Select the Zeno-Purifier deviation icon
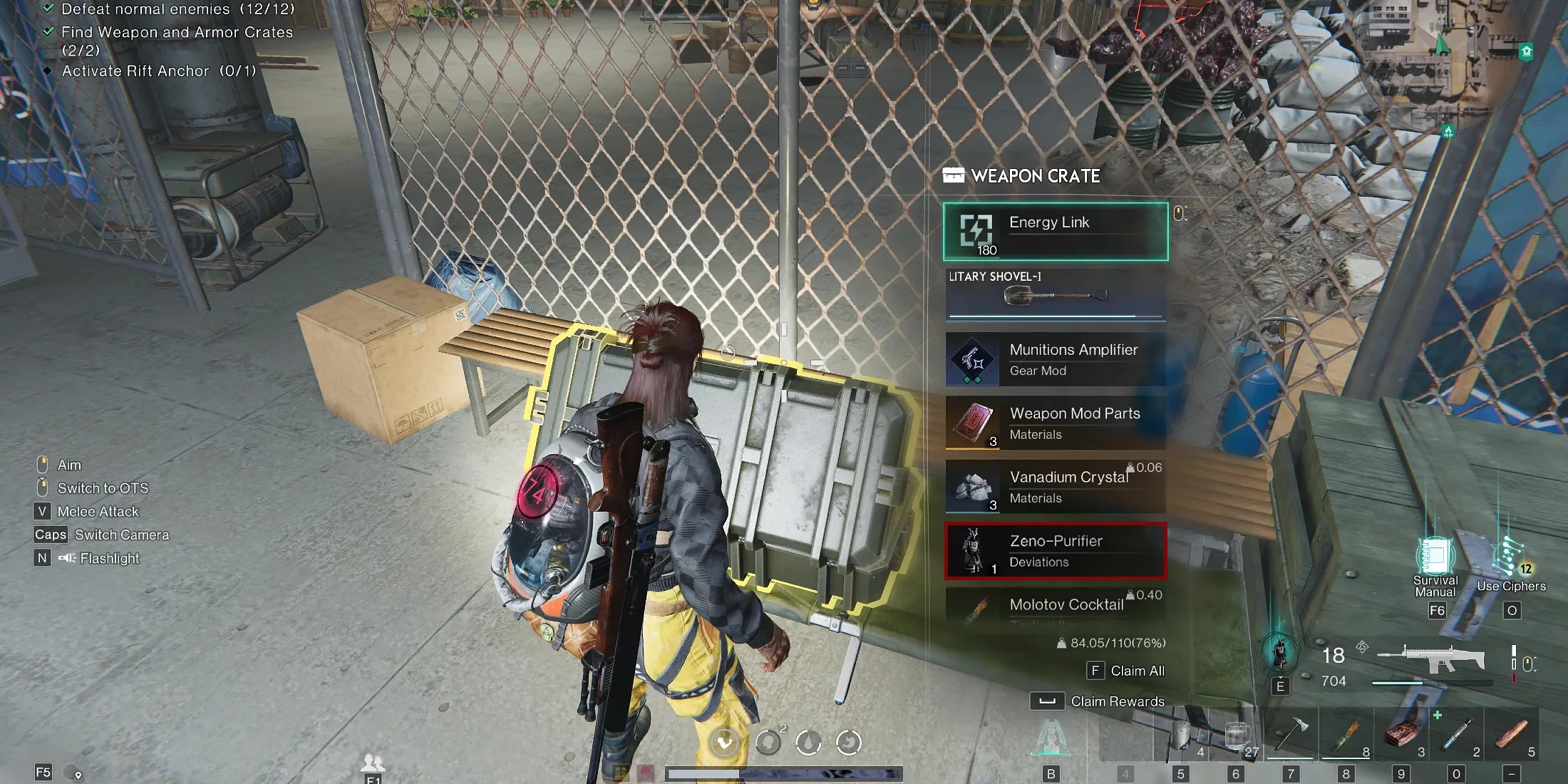Viewport: 1568px width, 784px height. point(971,550)
